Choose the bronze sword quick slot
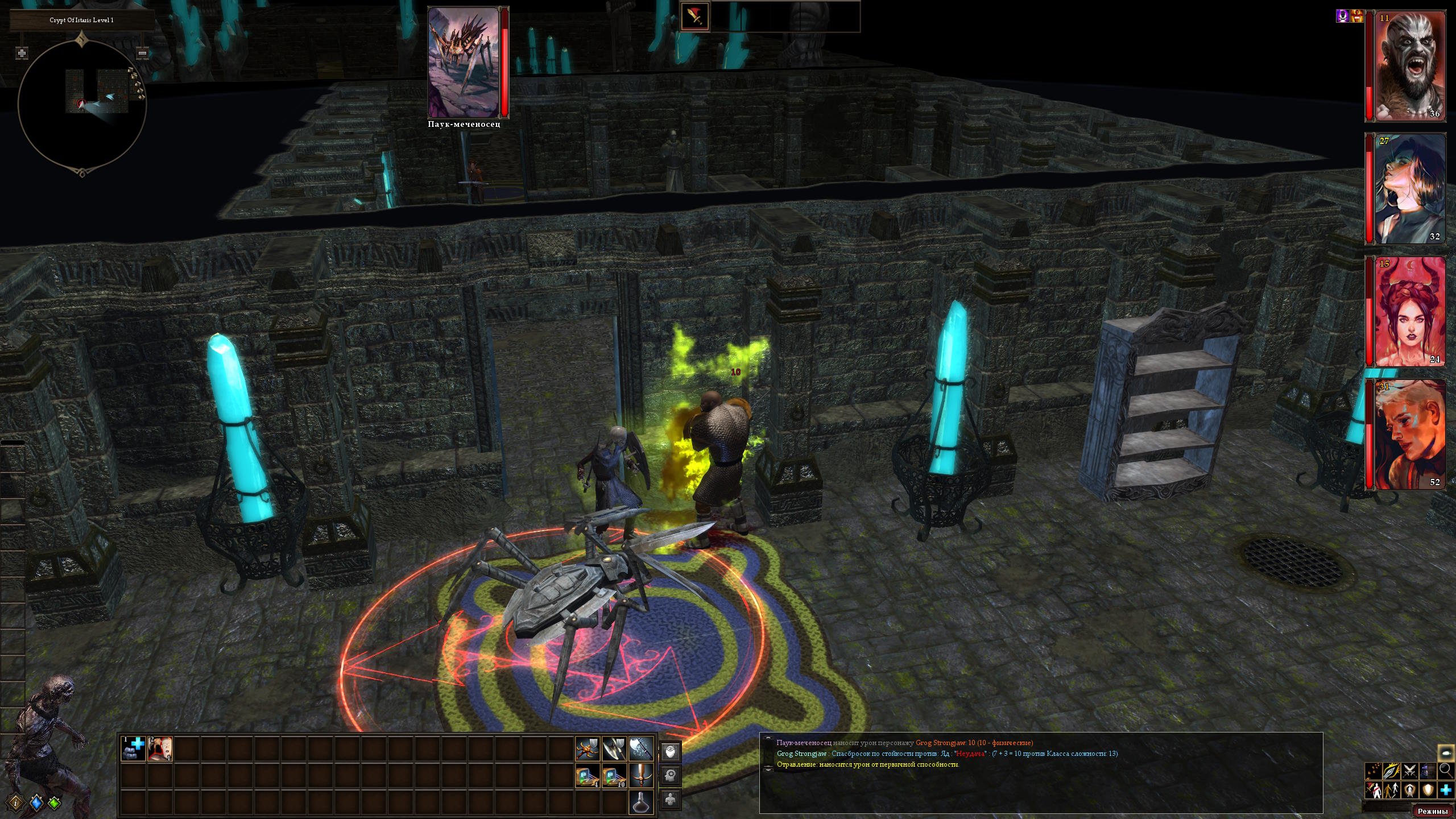This screenshot has width=1456, height=819. point(641,776)
